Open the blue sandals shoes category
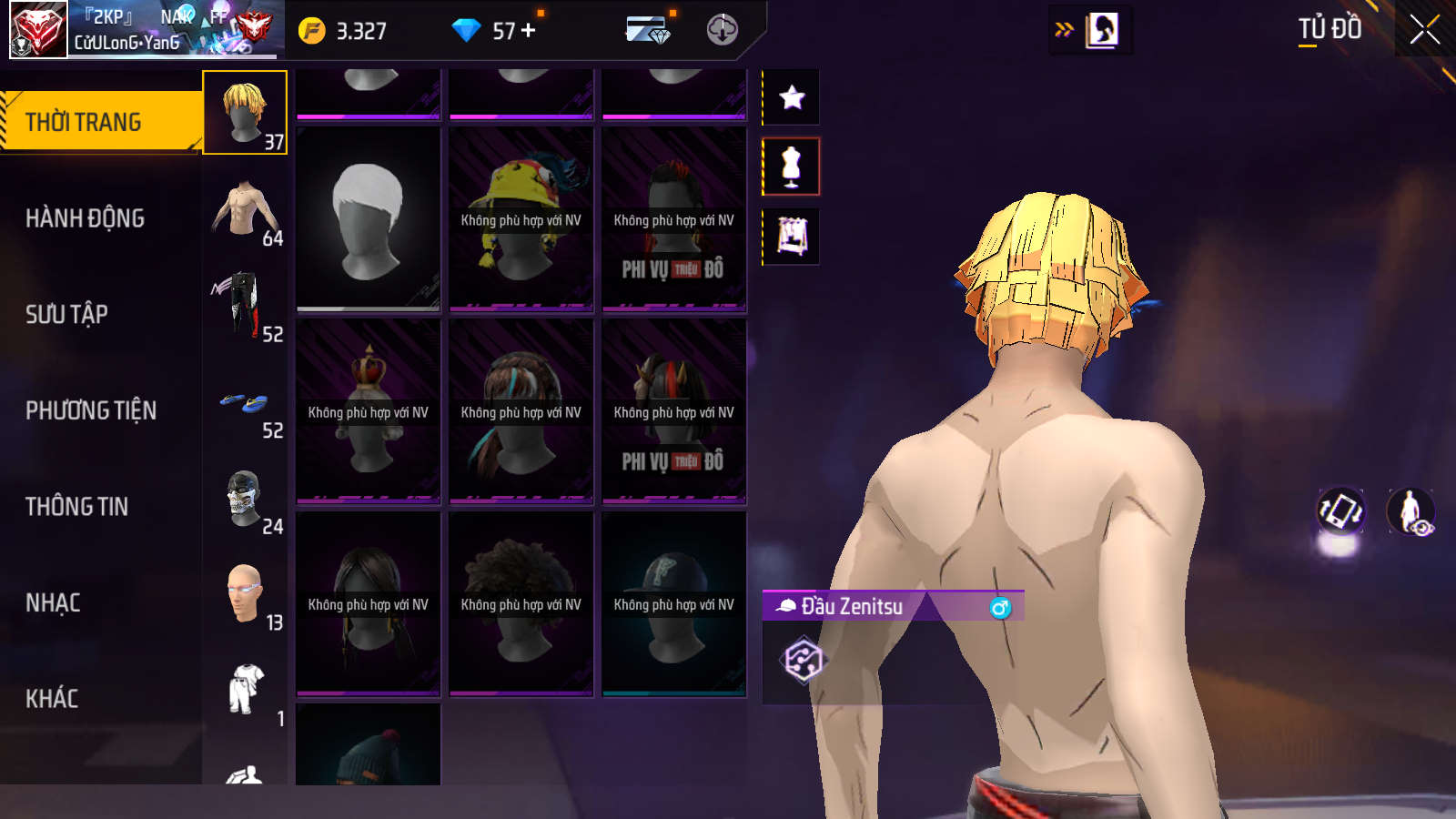 point(245,402)
